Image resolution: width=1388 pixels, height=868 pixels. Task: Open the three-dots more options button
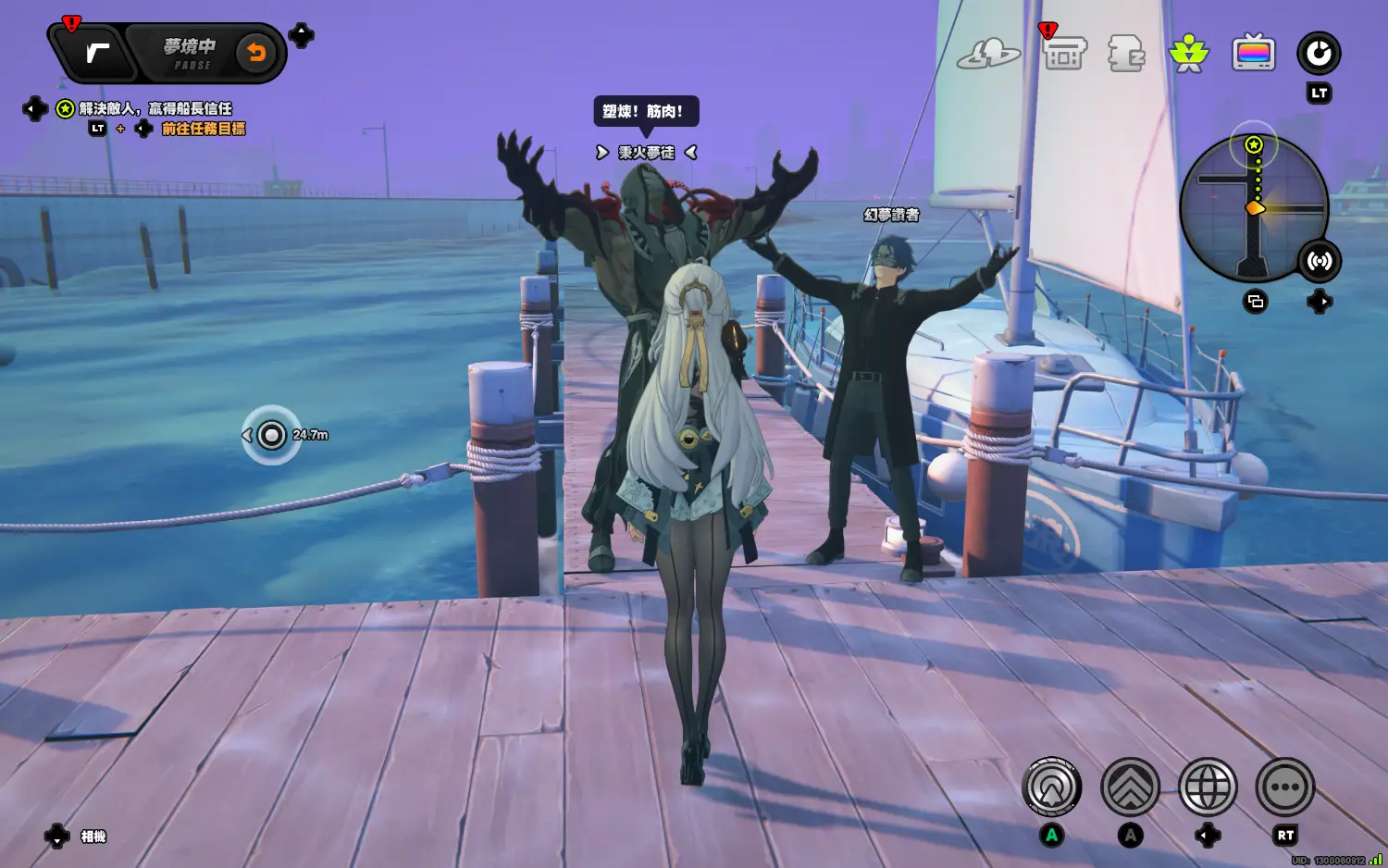(x=1285, y=787)
